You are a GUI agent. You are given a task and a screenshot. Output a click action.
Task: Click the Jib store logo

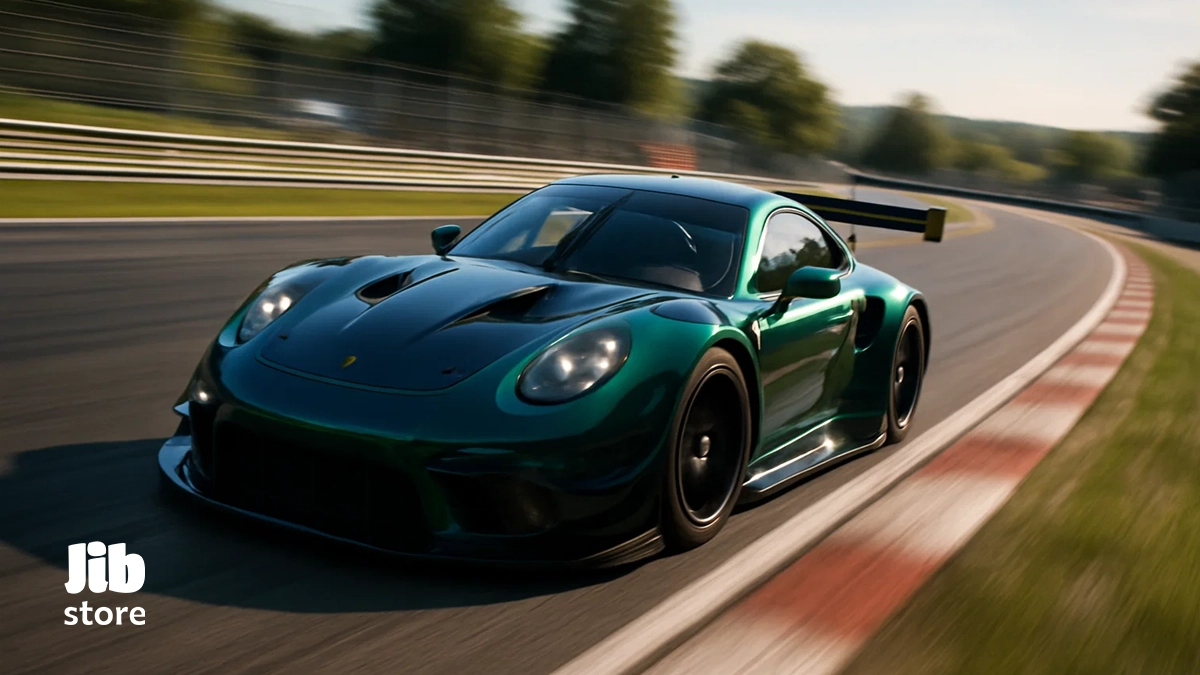pos(105,584)
